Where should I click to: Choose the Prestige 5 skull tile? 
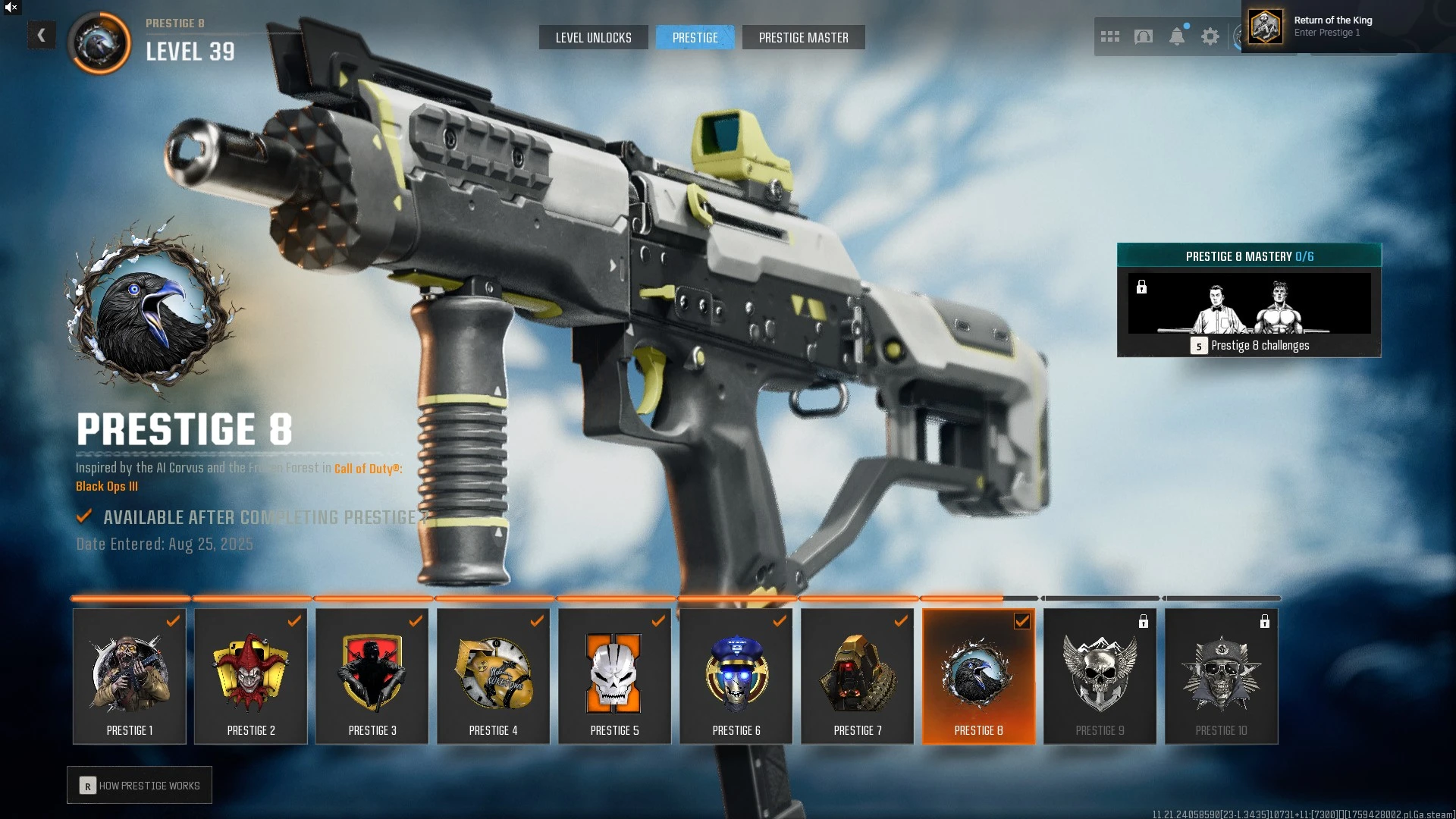(x=615, y=676)
